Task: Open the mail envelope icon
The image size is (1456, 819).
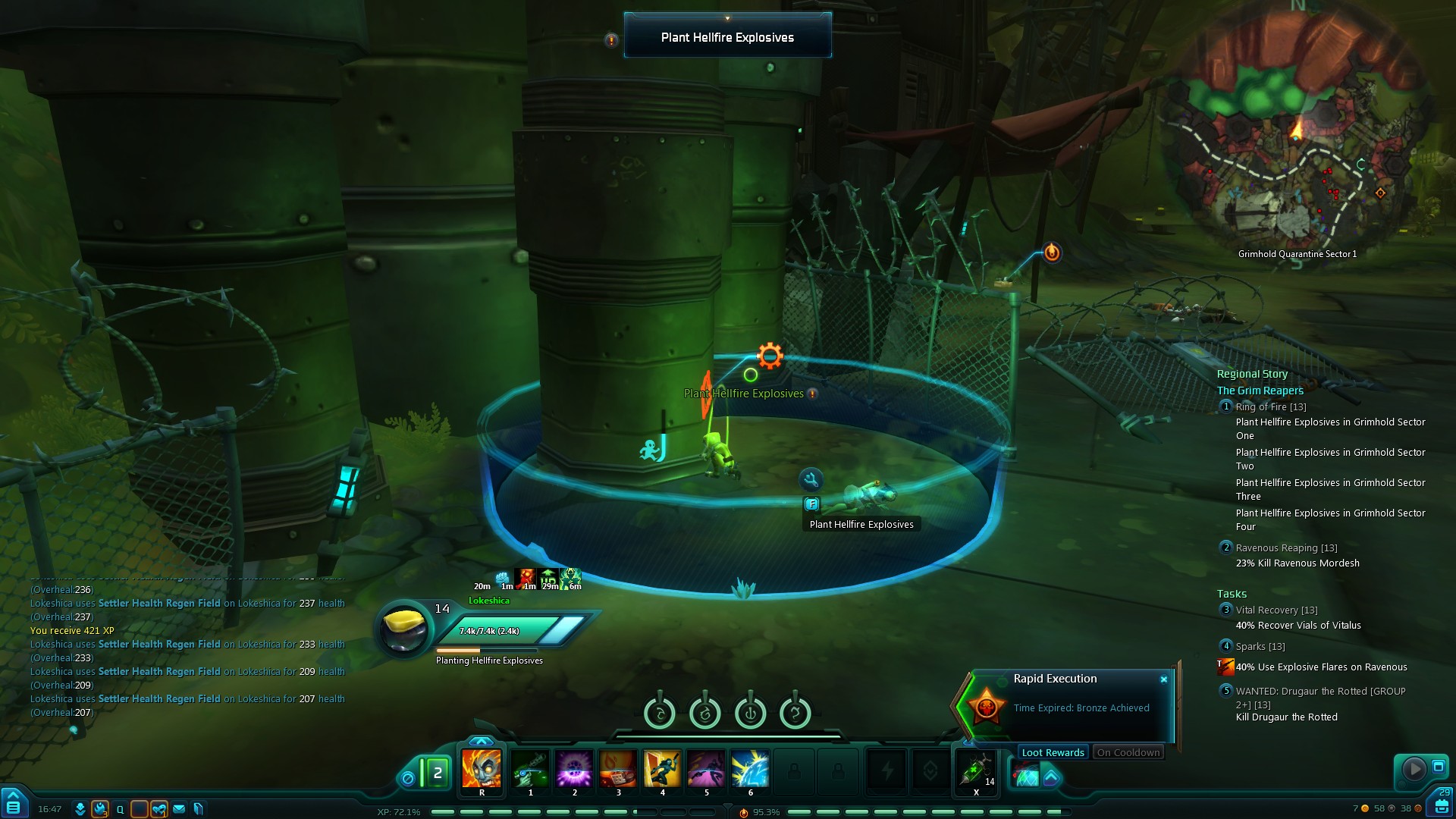Action: click(x=179, y=809)
